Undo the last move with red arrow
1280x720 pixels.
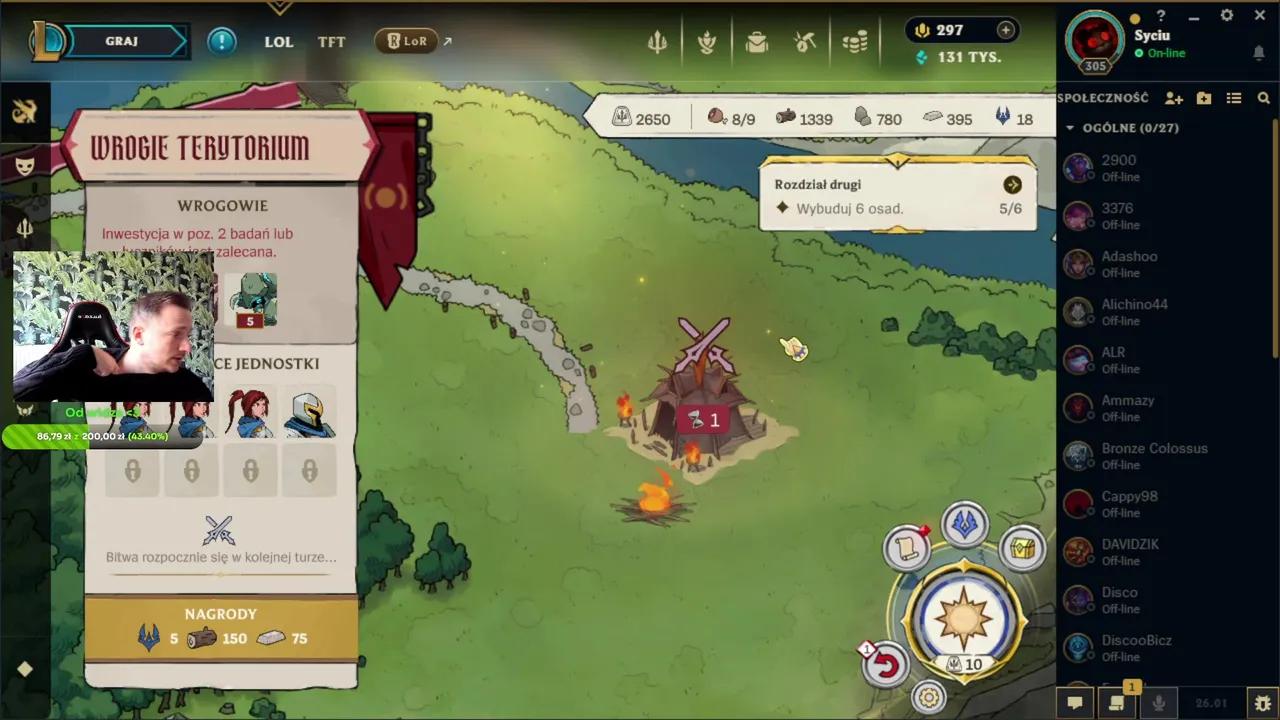coord(886,665)
